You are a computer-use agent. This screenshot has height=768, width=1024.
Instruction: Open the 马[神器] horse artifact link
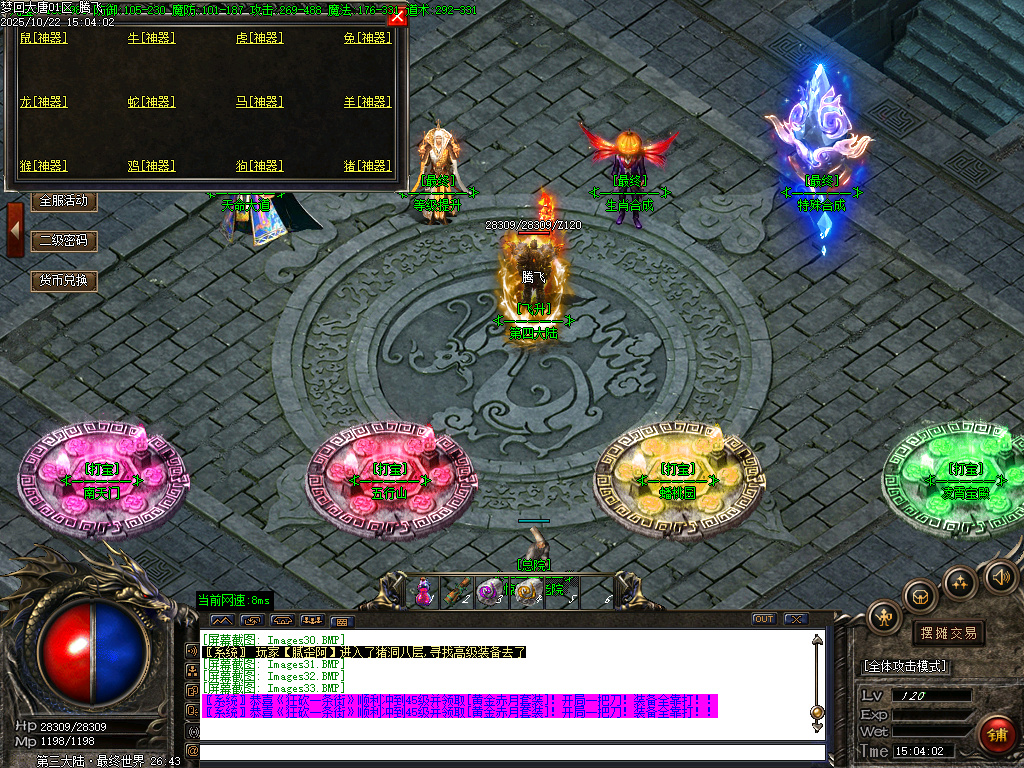tap(259, 102)
